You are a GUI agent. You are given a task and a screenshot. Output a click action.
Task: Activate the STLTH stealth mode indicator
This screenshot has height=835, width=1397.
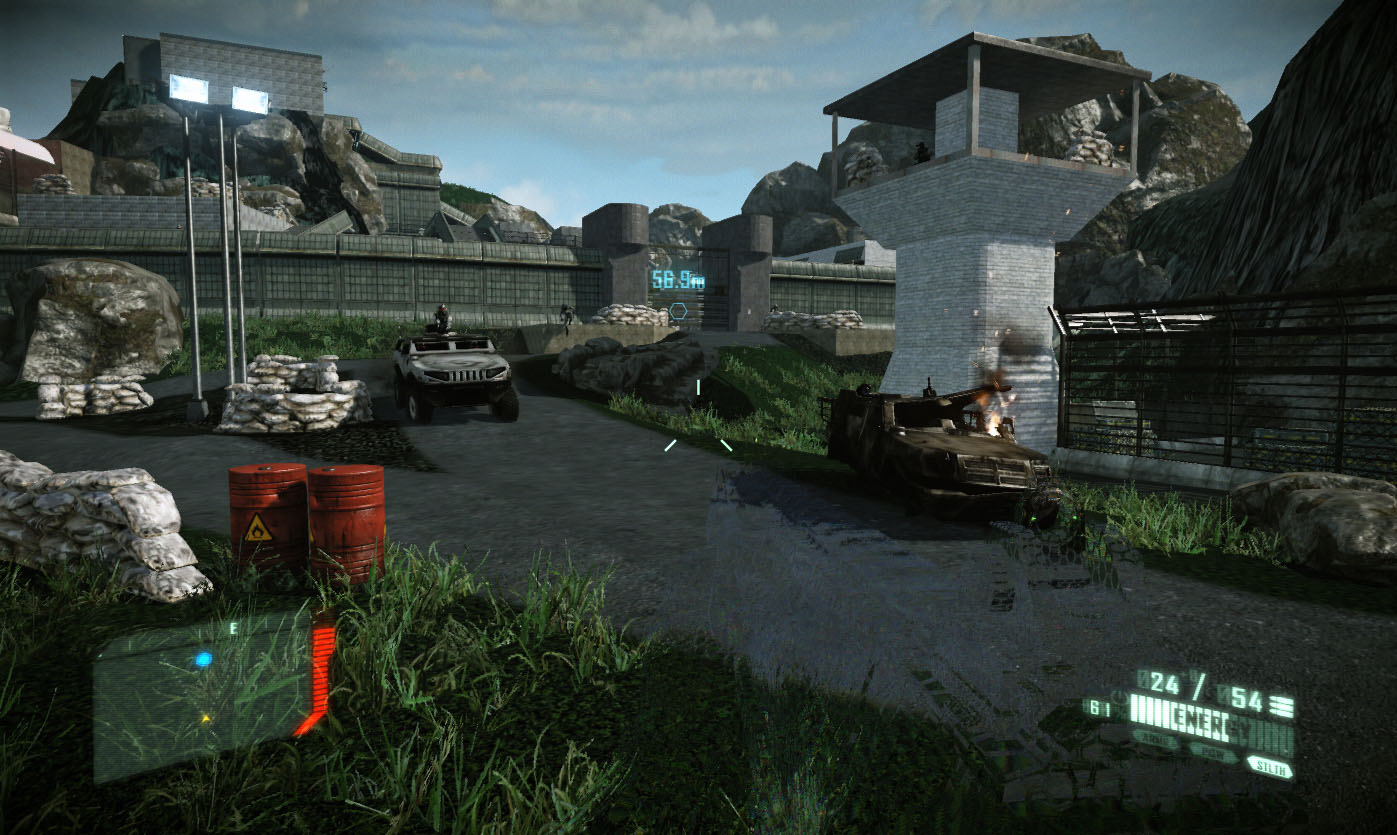pyautogui.click(x=1269, y=767)
